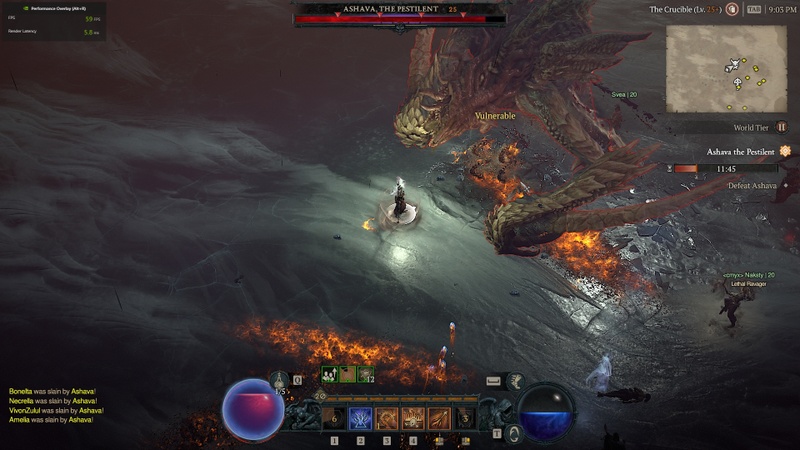Click the green buff icon showing 12
This screenshot has width=800, height=450.
click(366, 374)
